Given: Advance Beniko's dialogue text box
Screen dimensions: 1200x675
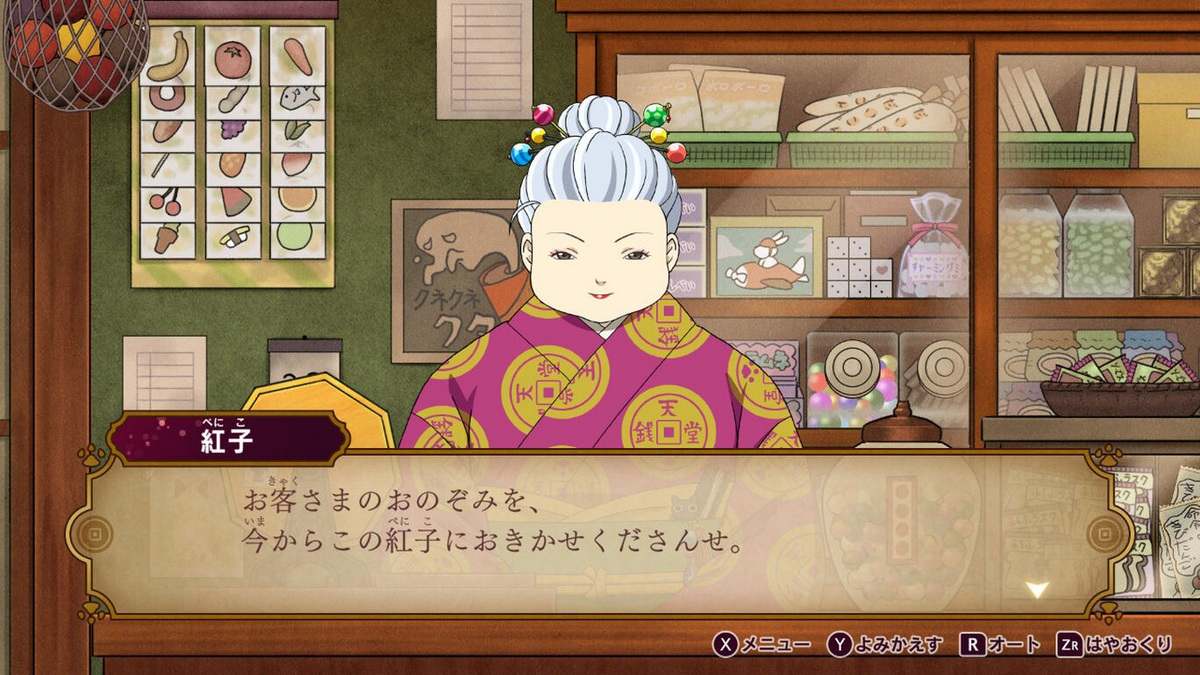Looking at the screenshot, I should 600,532.
